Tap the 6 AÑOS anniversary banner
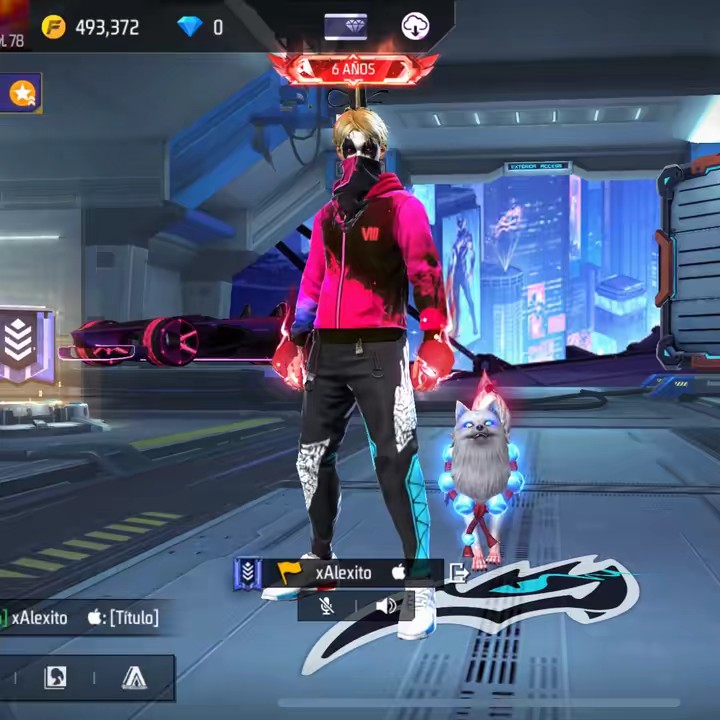 pyautogui.click(x=353, y=70)
